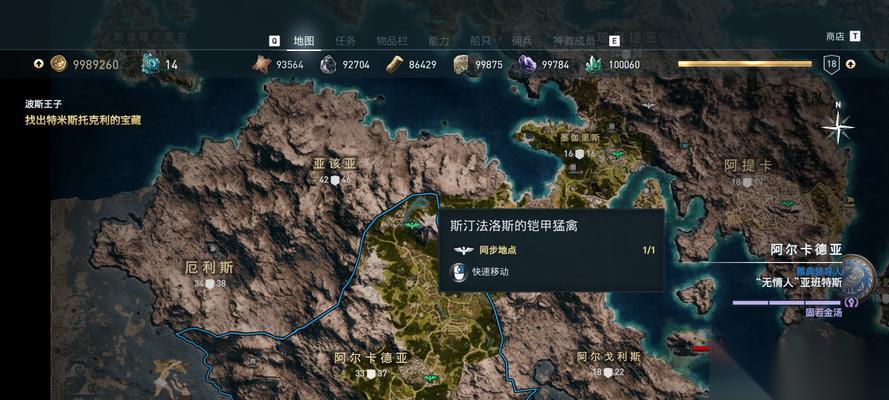Click the 厄利斯 region label on map
Screen dimensions: 889x400
pyautogui.click(x=209, y=268)
